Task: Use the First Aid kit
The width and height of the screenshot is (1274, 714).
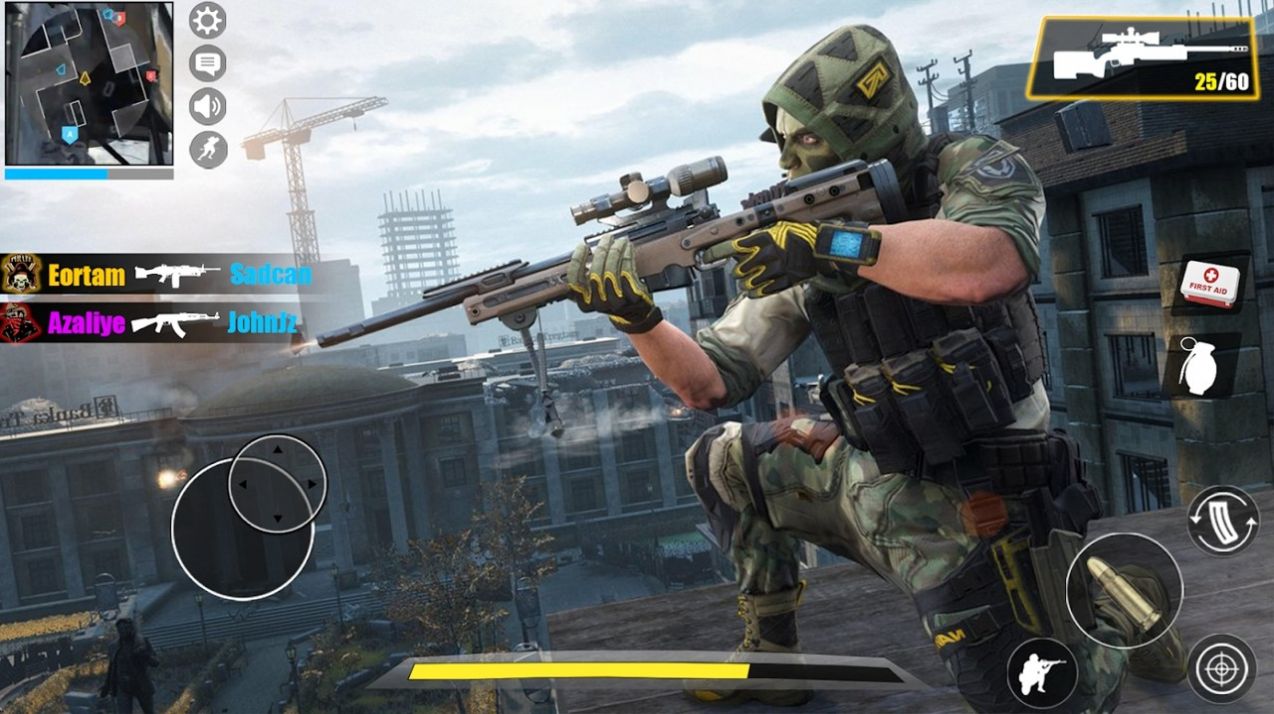Action: click(x=1210, y=282)
